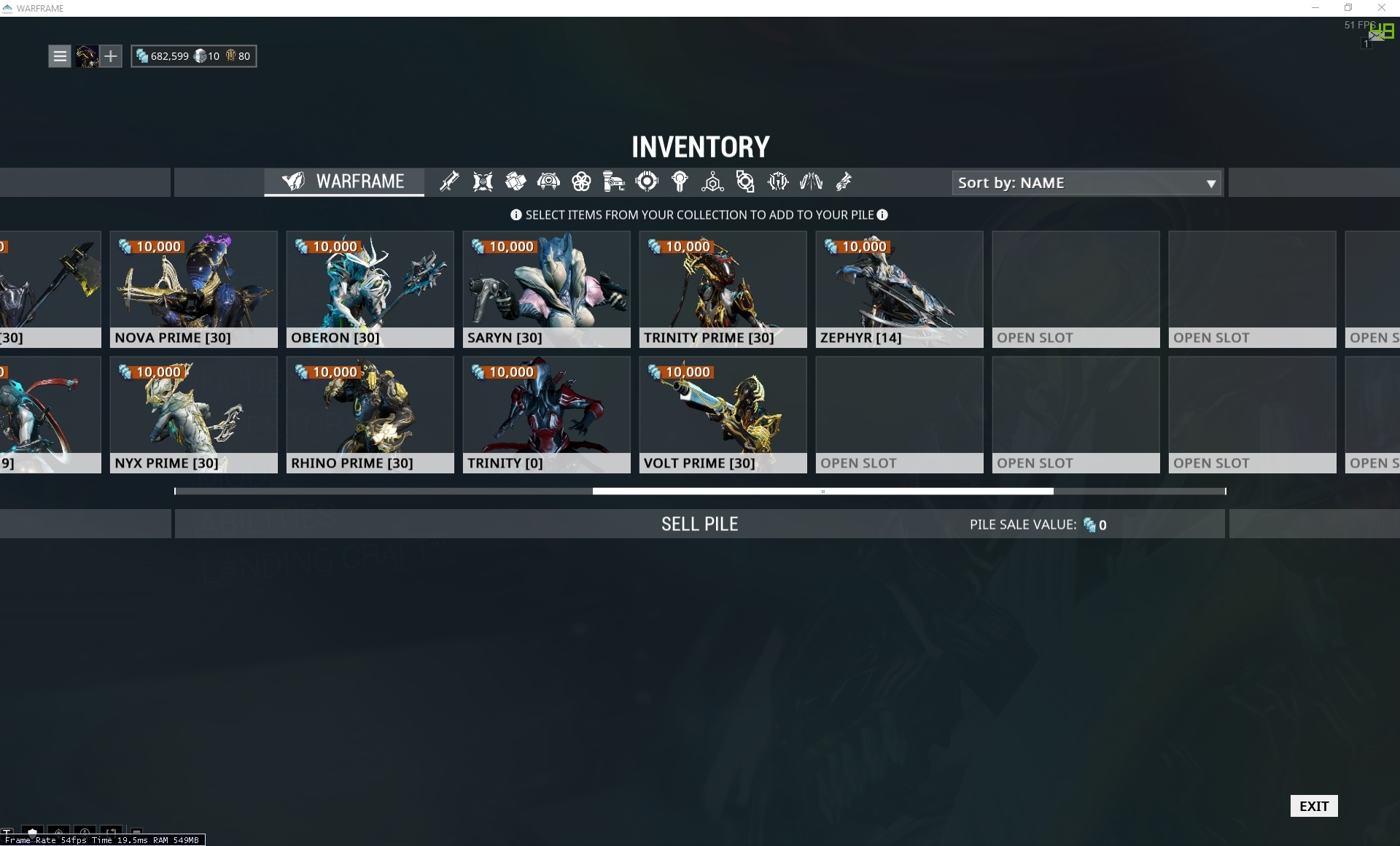Click the plus button beside the avatar
The image size is (1400, 846).
[x=110, y=56]
